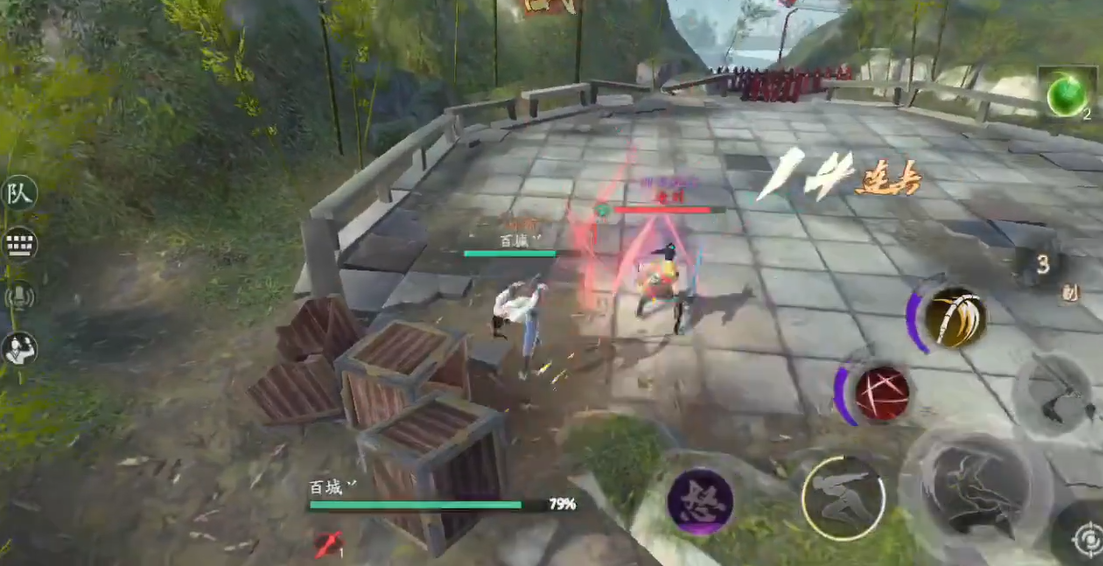Viewport: 1103px width, 566px height.
Task: Toggle the microphone voice chat icon
Action: click(x=19, y=296)
